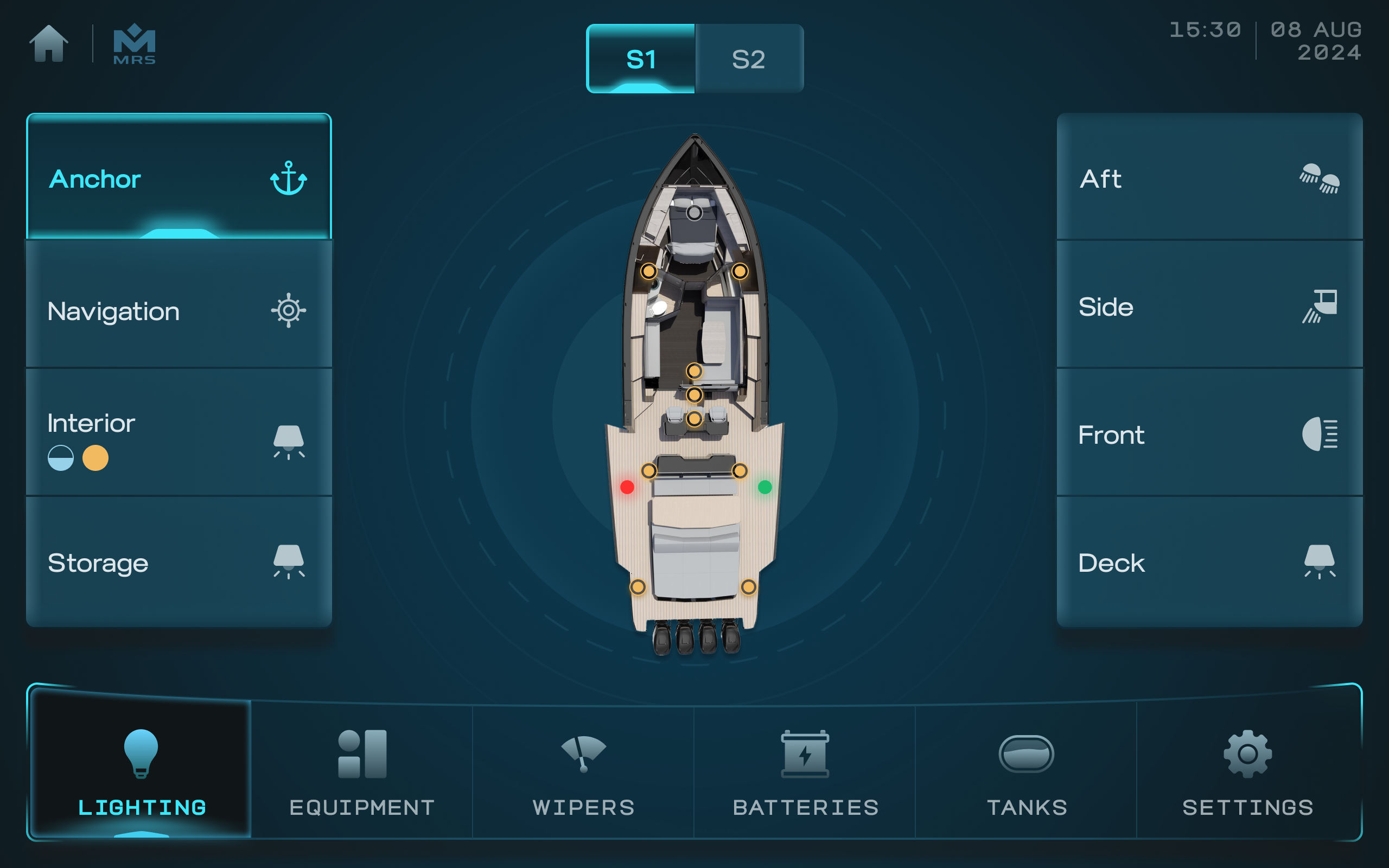1389x868 pixels.
Task: Open the Settings section
Action: tap(1247, 770)
